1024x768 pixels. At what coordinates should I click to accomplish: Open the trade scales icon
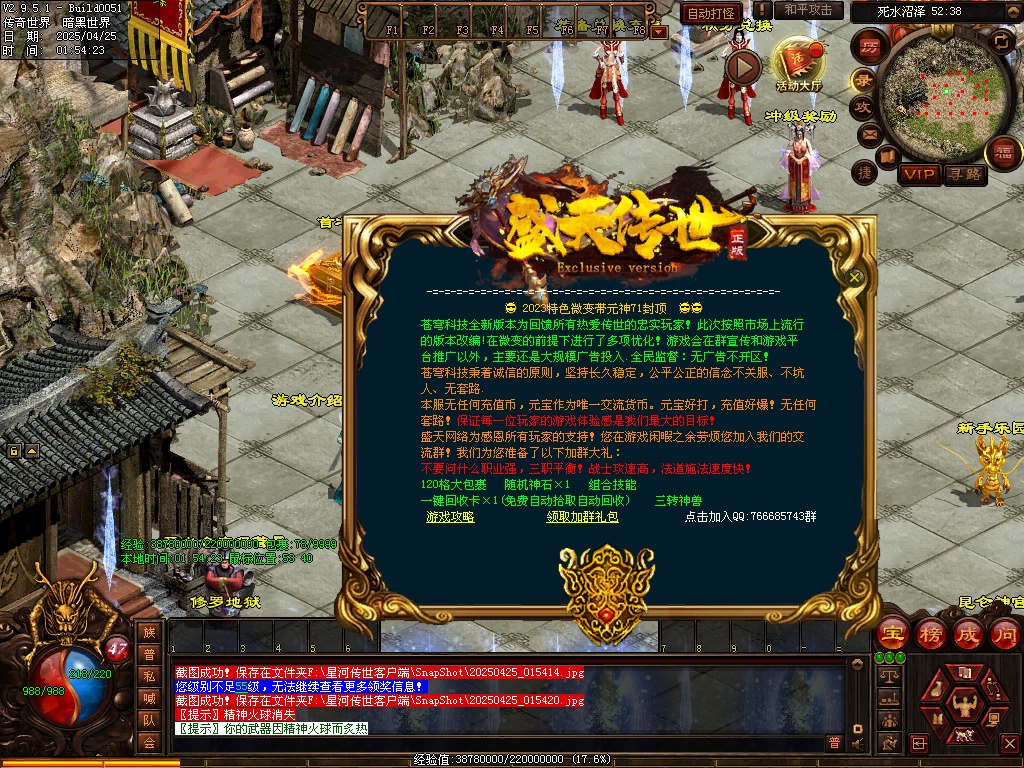pyautogui.click(x=887, y=677)
